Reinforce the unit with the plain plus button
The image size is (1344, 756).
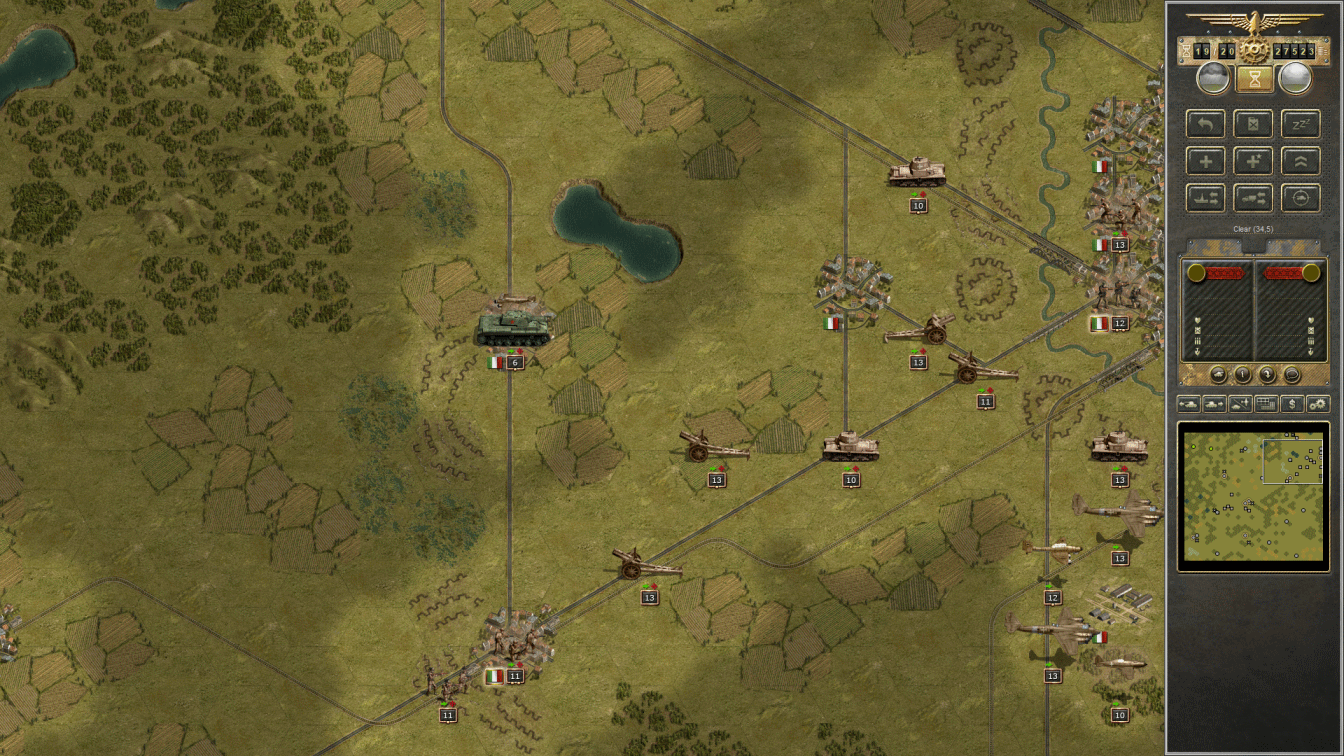(x=1205, y=161)
